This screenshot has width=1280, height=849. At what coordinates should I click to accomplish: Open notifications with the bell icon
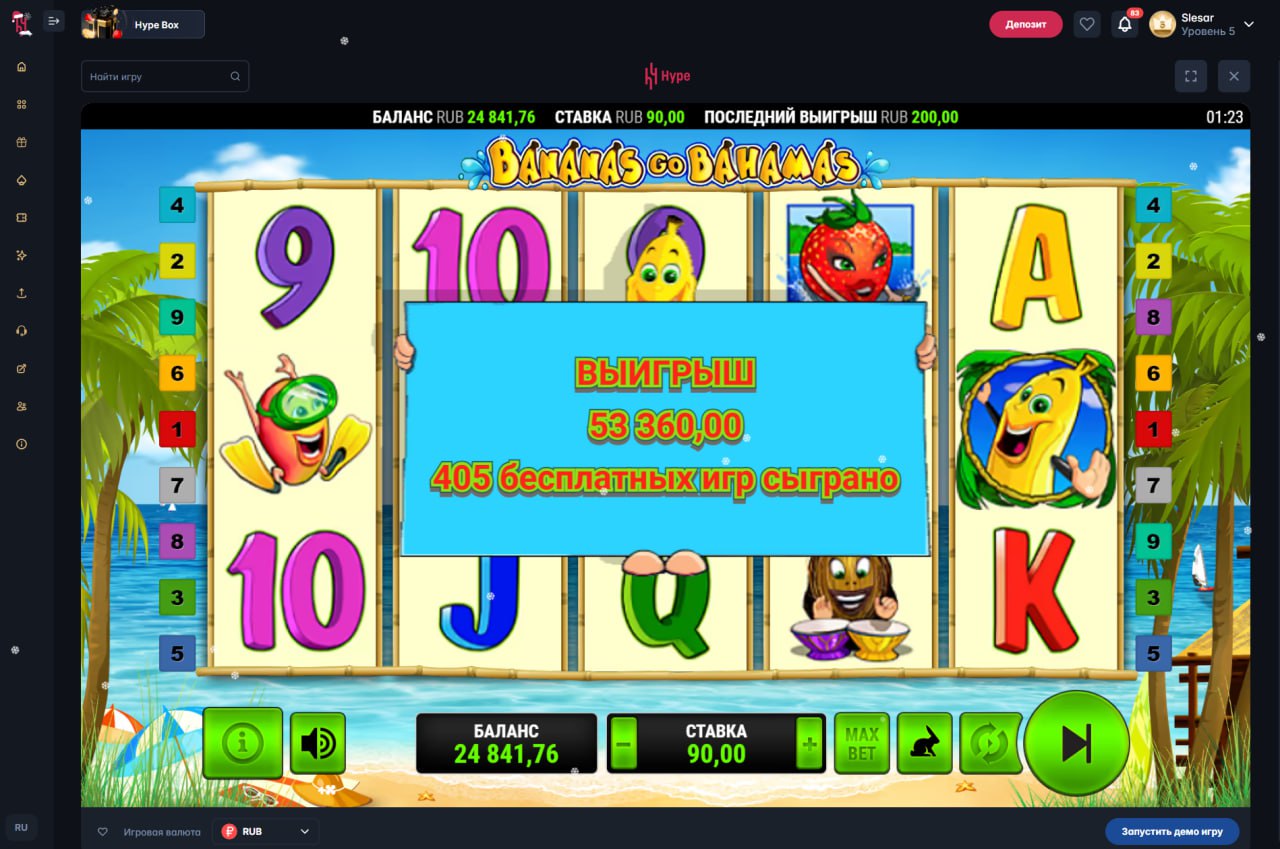coord(1125,24)
